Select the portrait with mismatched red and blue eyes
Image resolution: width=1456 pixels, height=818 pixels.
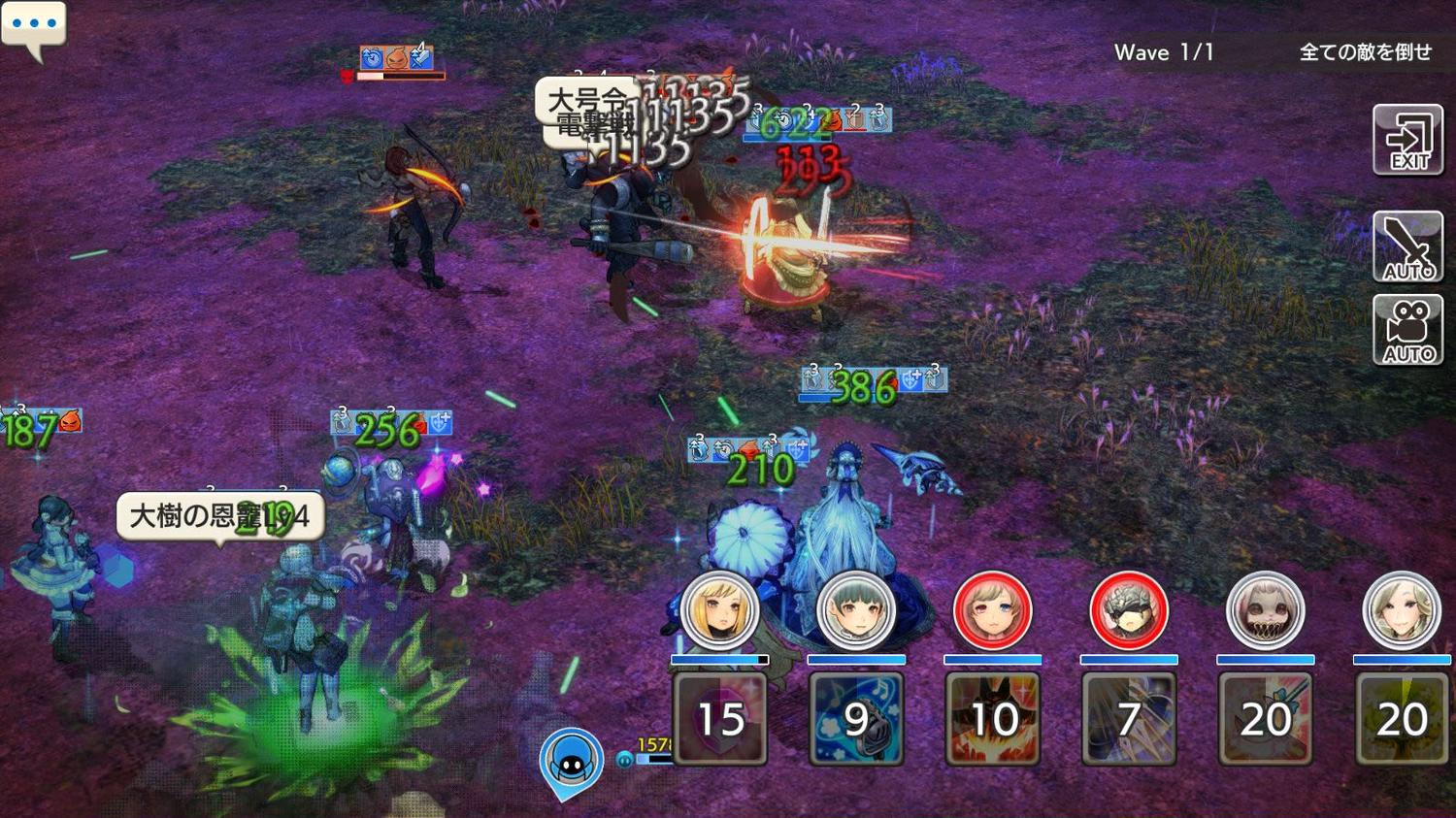click(x=992, y=610)
